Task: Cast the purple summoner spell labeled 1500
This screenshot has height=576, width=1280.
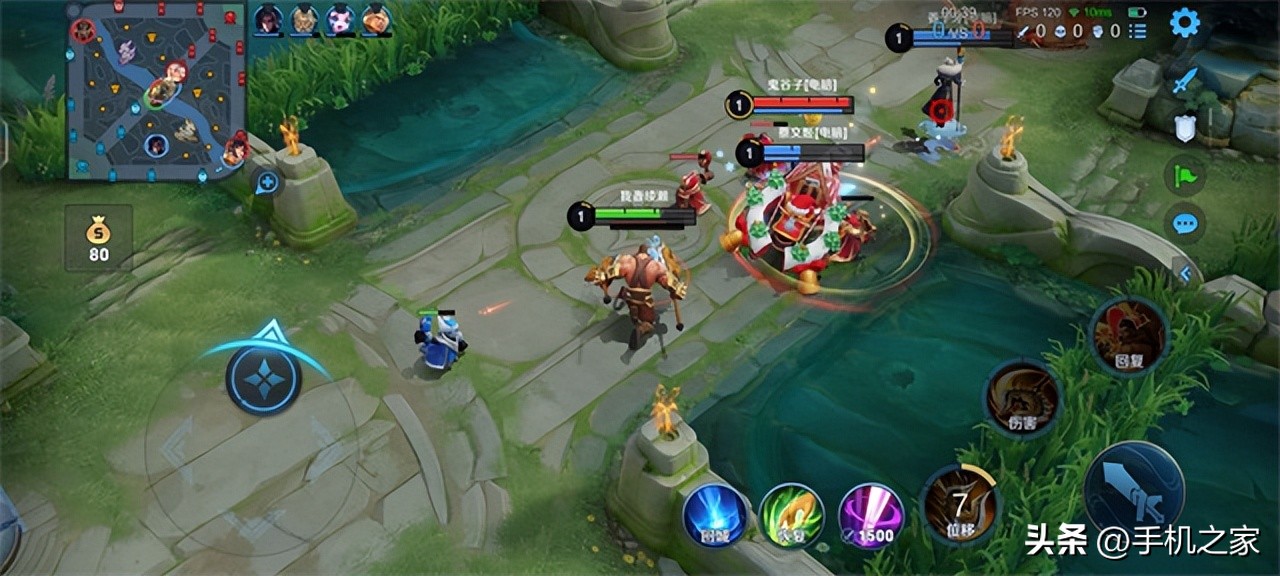Action: click(871, 516)
